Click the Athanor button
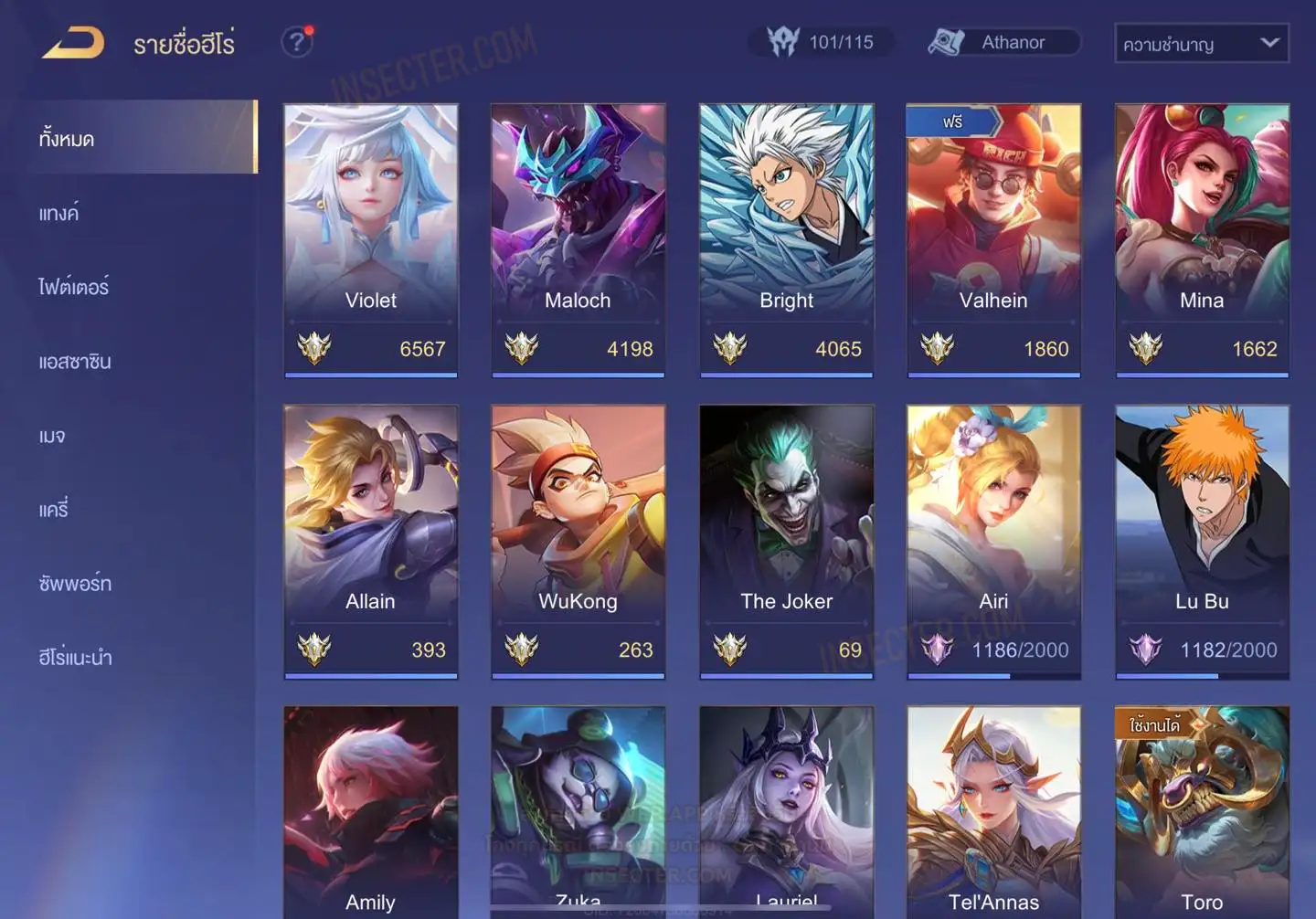This screenshot has height=919, width=1316. pyautogui.click(x=1003, y=42)
